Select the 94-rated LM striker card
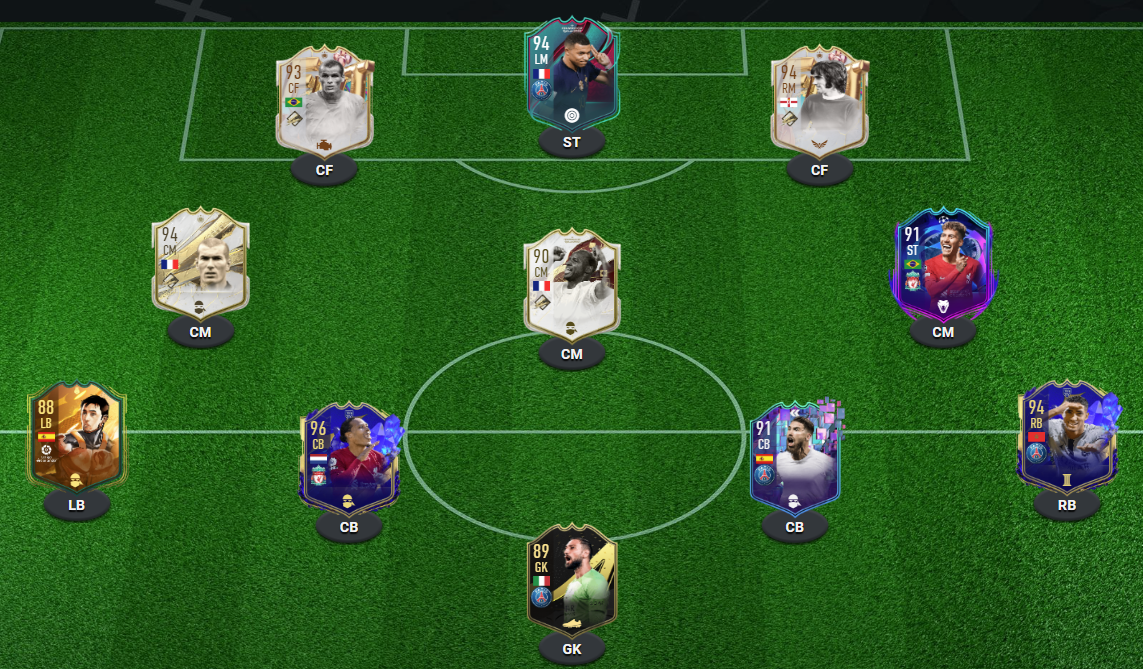This screenshot has width=1143, height=669. 571,77
